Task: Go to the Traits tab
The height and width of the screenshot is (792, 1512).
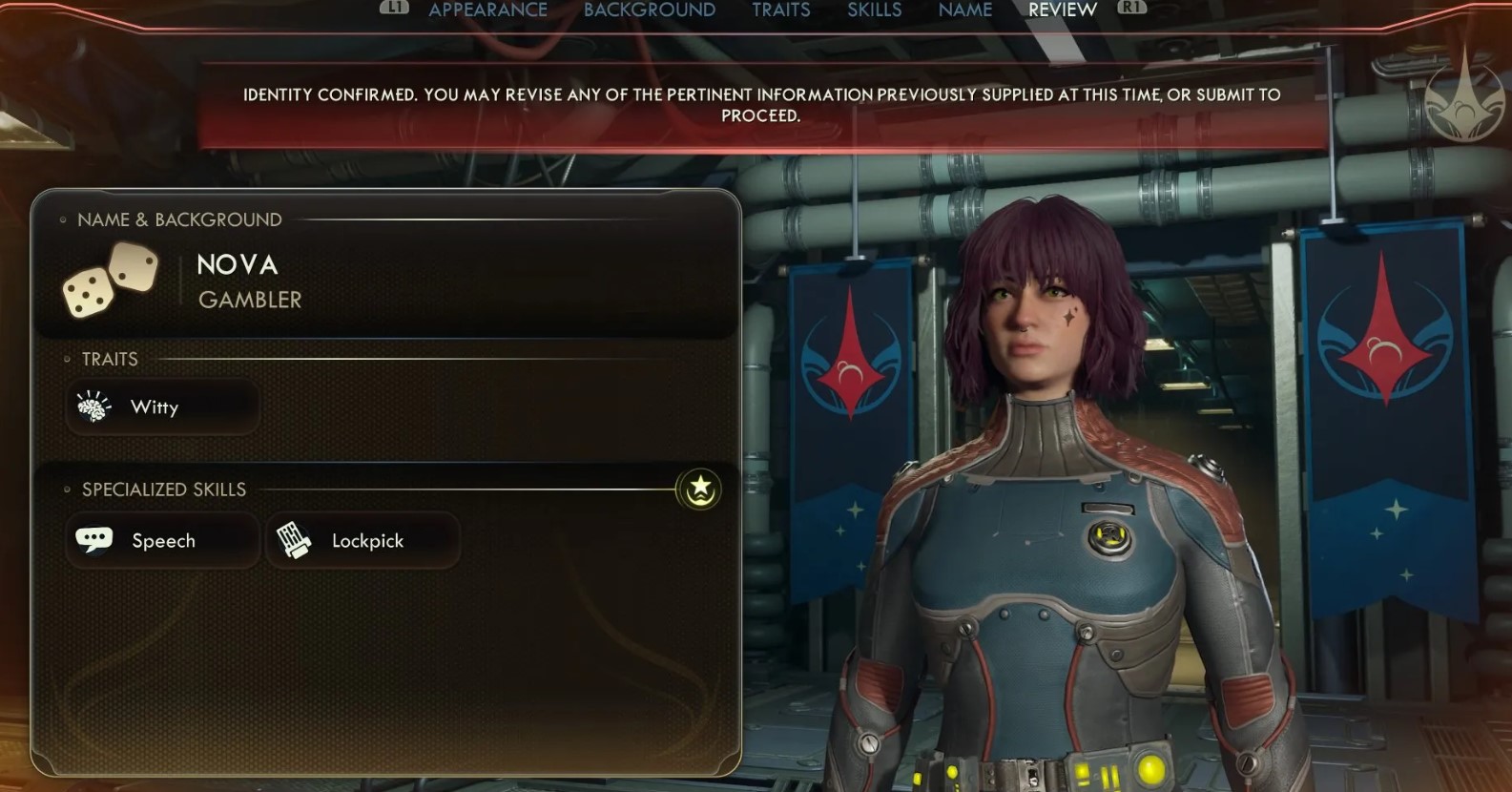Action: [780, 10]
